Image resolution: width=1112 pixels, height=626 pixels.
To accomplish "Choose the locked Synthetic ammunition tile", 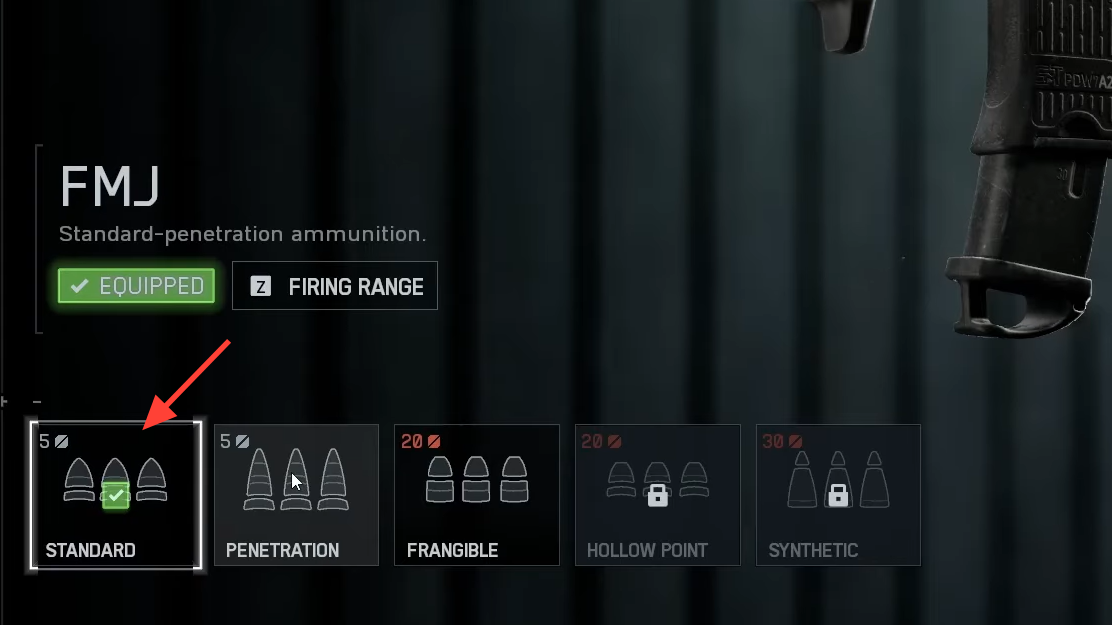I will click(838, 495).
